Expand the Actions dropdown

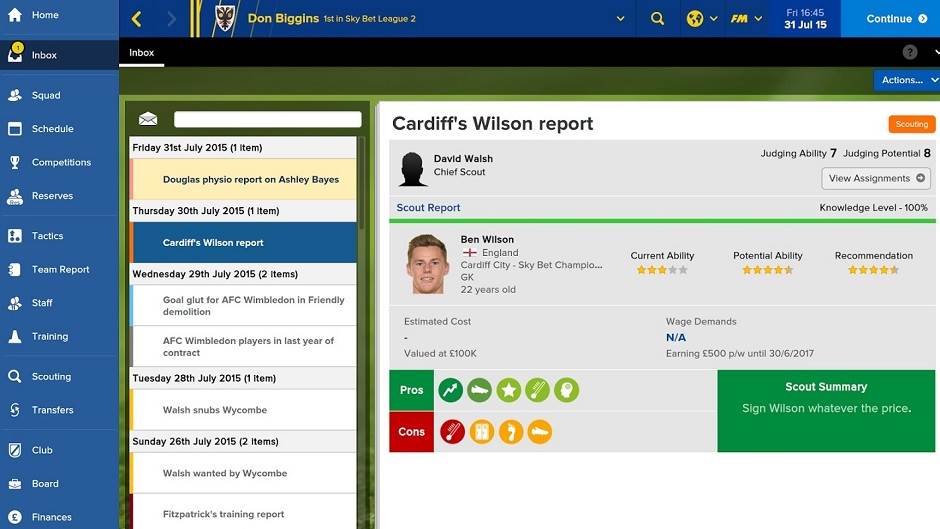tap(906, 80)
